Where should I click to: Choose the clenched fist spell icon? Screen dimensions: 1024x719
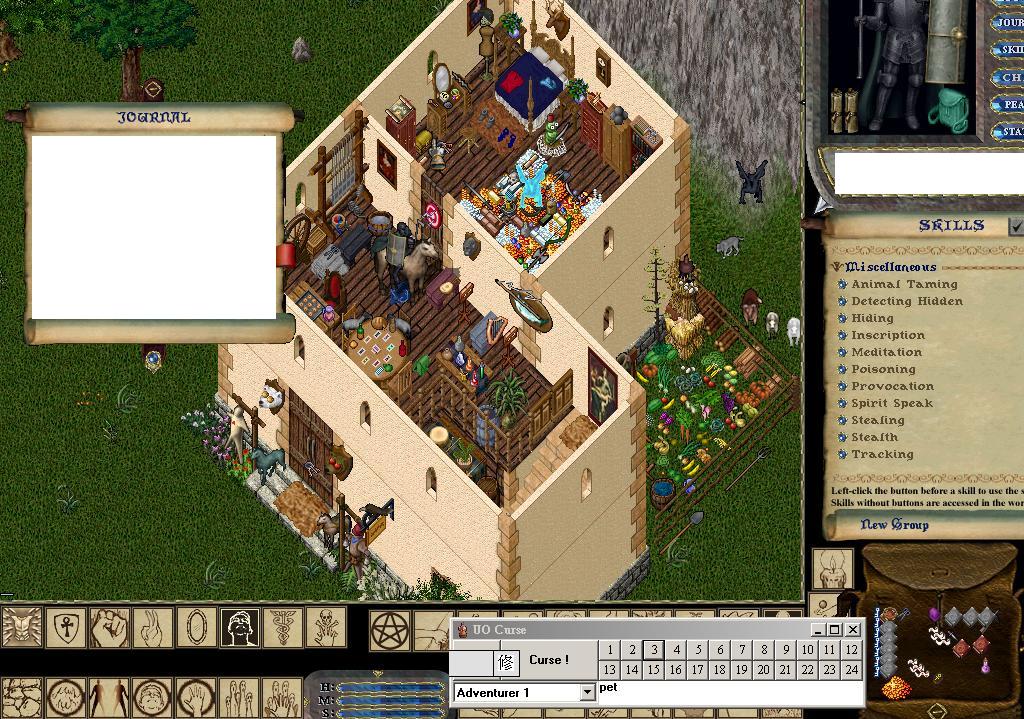click(x=110, y=628)
